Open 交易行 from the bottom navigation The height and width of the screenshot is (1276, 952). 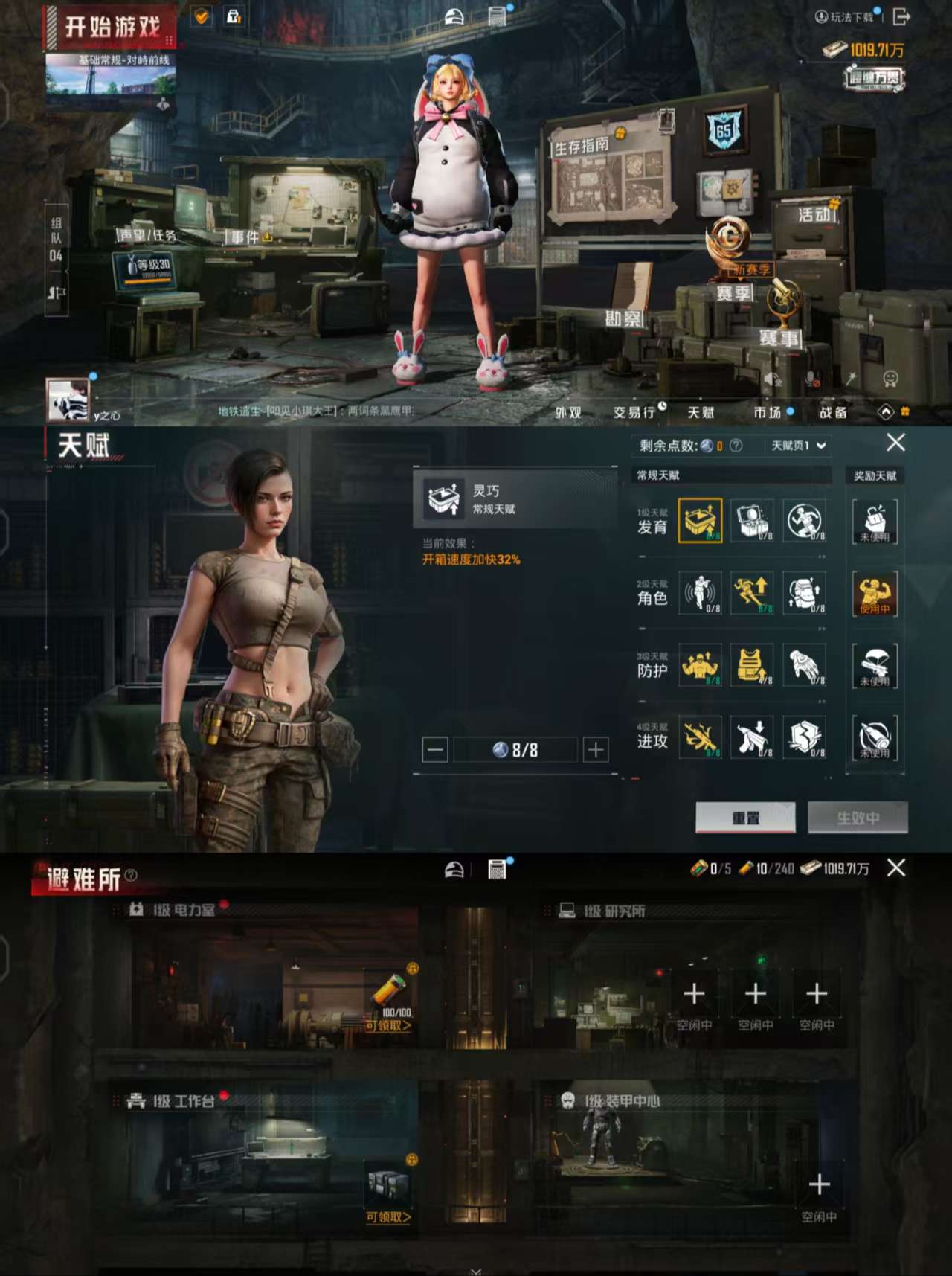(636, 412)
